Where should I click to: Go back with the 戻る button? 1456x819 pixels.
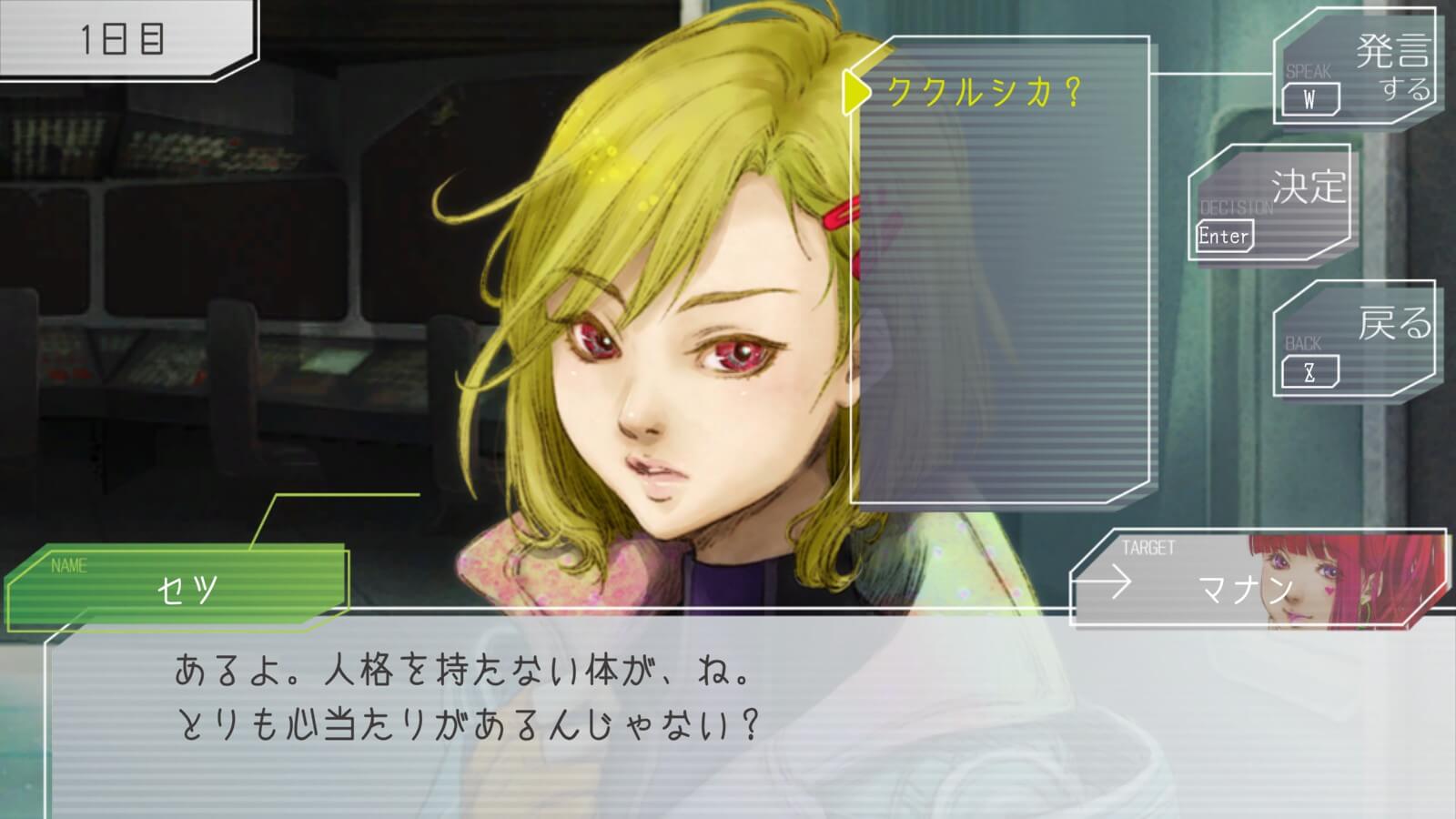1355,339
